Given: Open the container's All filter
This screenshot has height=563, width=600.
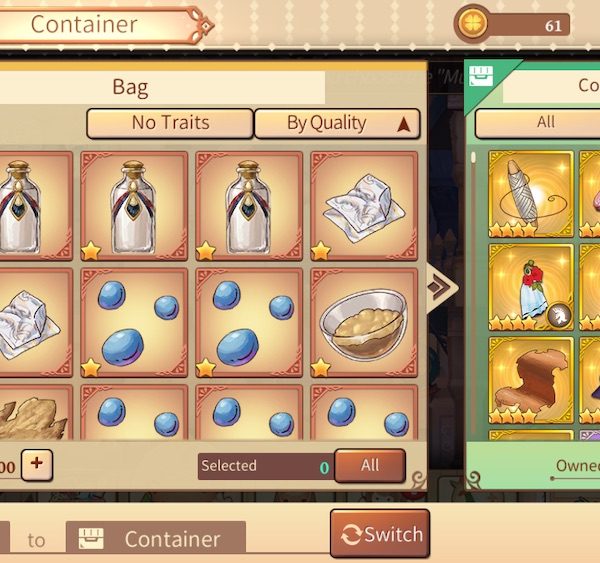Looking at the screenshot, I should click(545, 122).
